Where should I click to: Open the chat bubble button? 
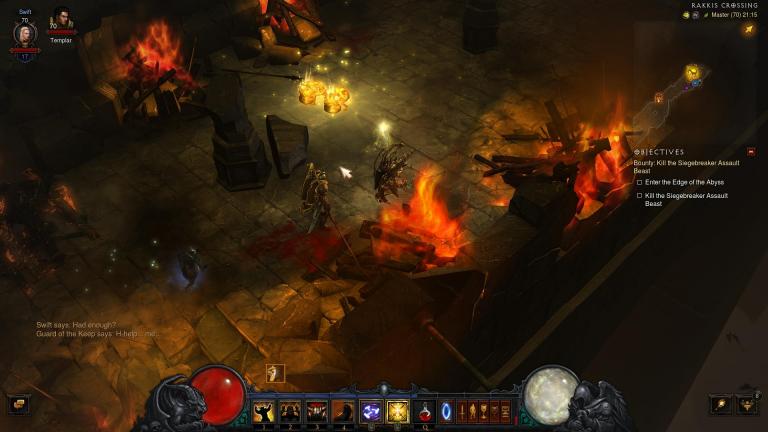coord(18,404)
